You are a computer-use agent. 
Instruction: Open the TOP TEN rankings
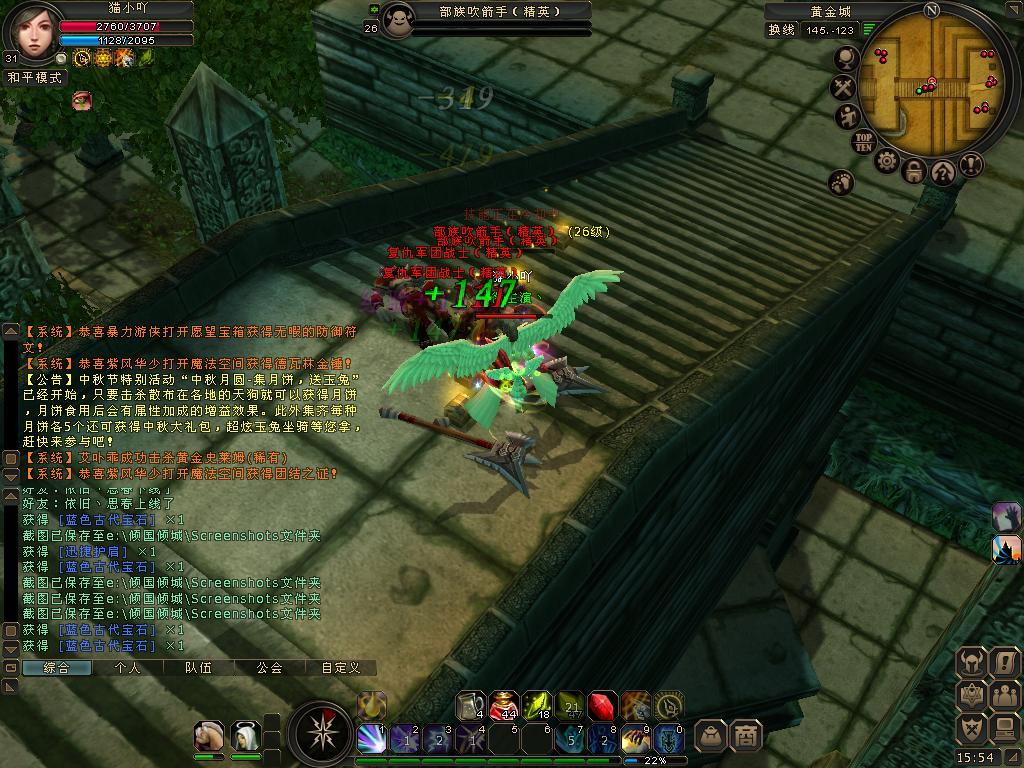click(864, 141)
